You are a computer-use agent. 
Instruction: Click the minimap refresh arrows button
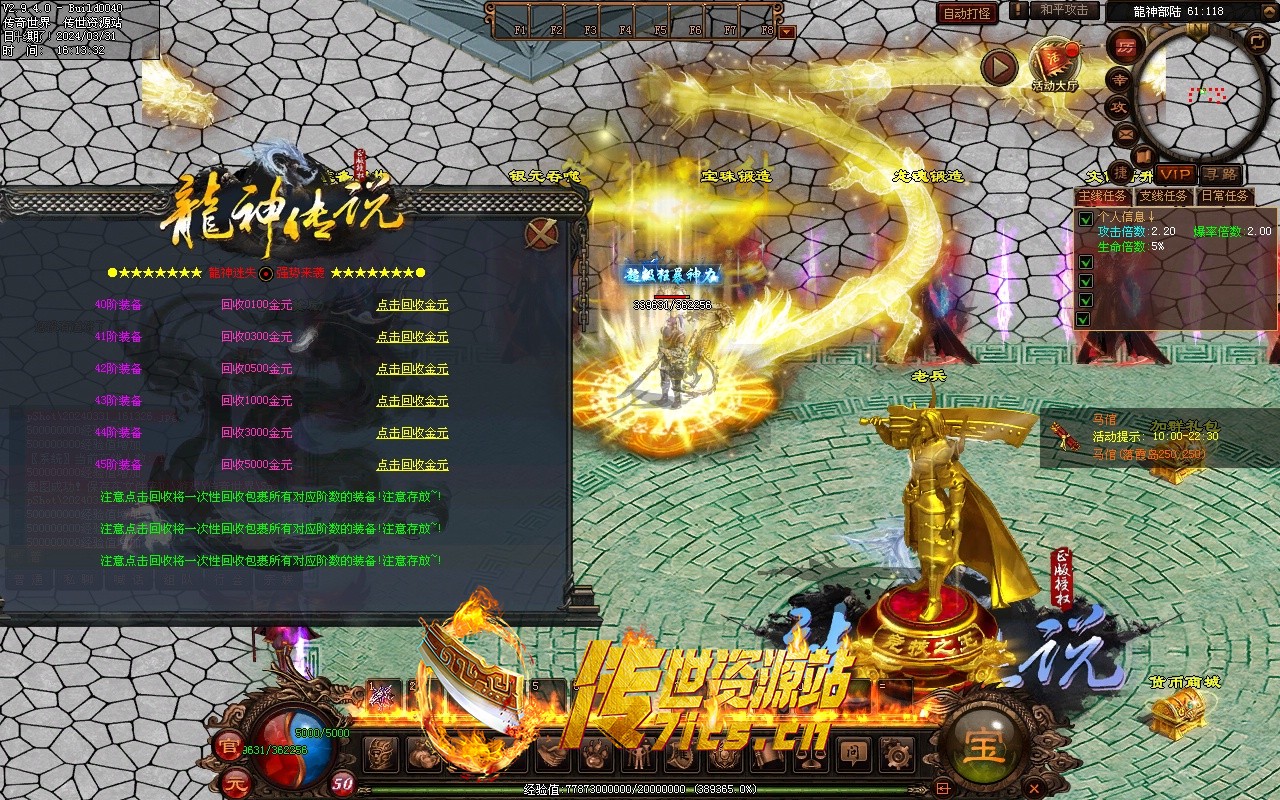click(x=1257, y=41)
